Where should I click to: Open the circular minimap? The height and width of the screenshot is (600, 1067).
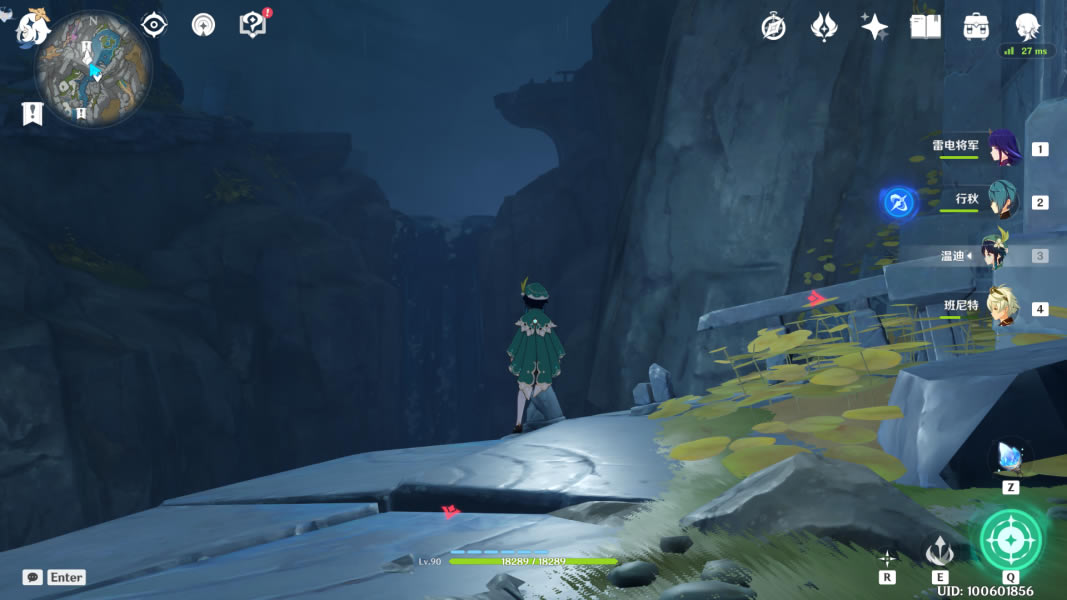[x=93, y=69]
